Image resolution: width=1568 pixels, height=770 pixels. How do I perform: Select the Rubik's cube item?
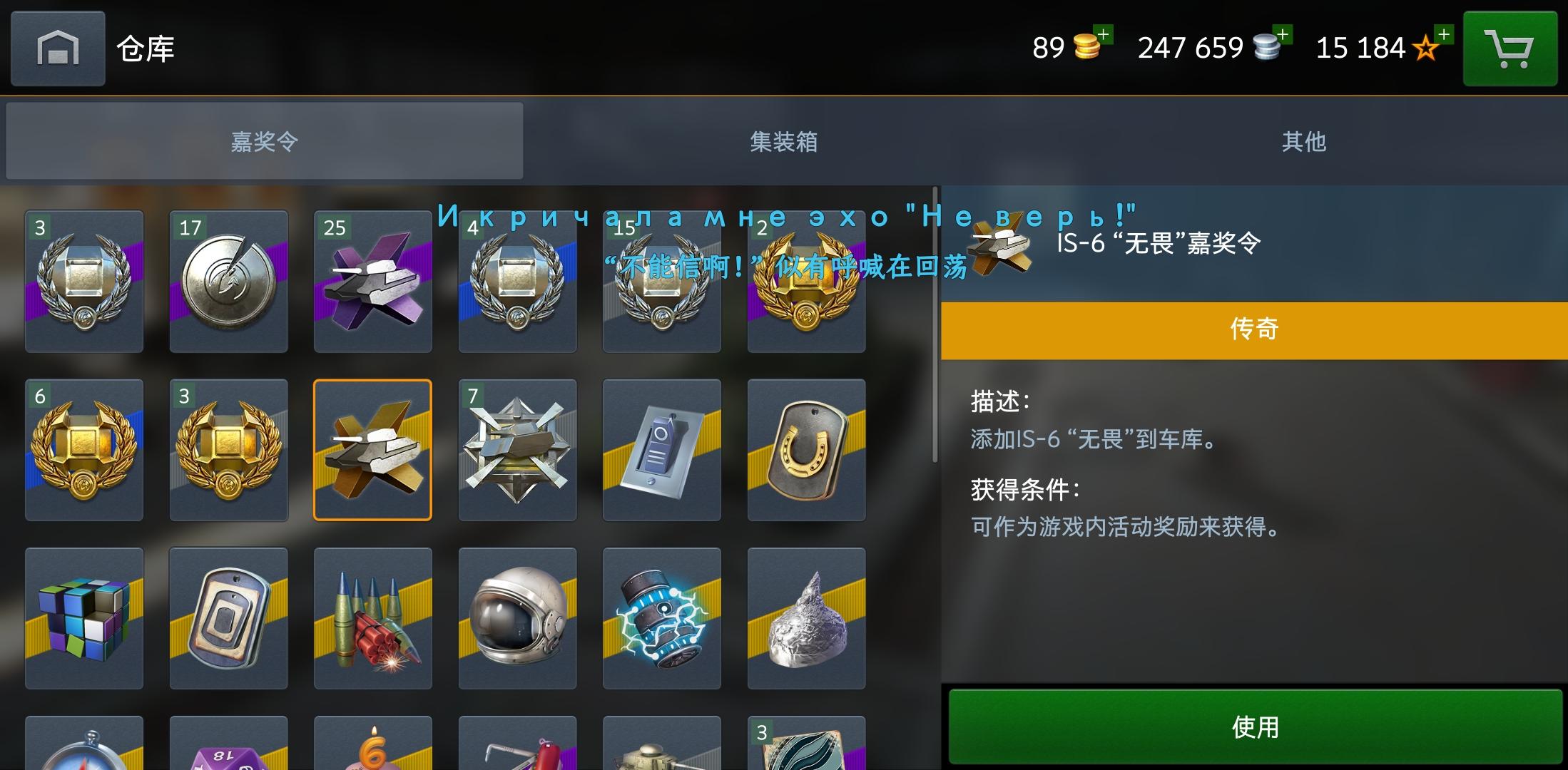[83, 619]
